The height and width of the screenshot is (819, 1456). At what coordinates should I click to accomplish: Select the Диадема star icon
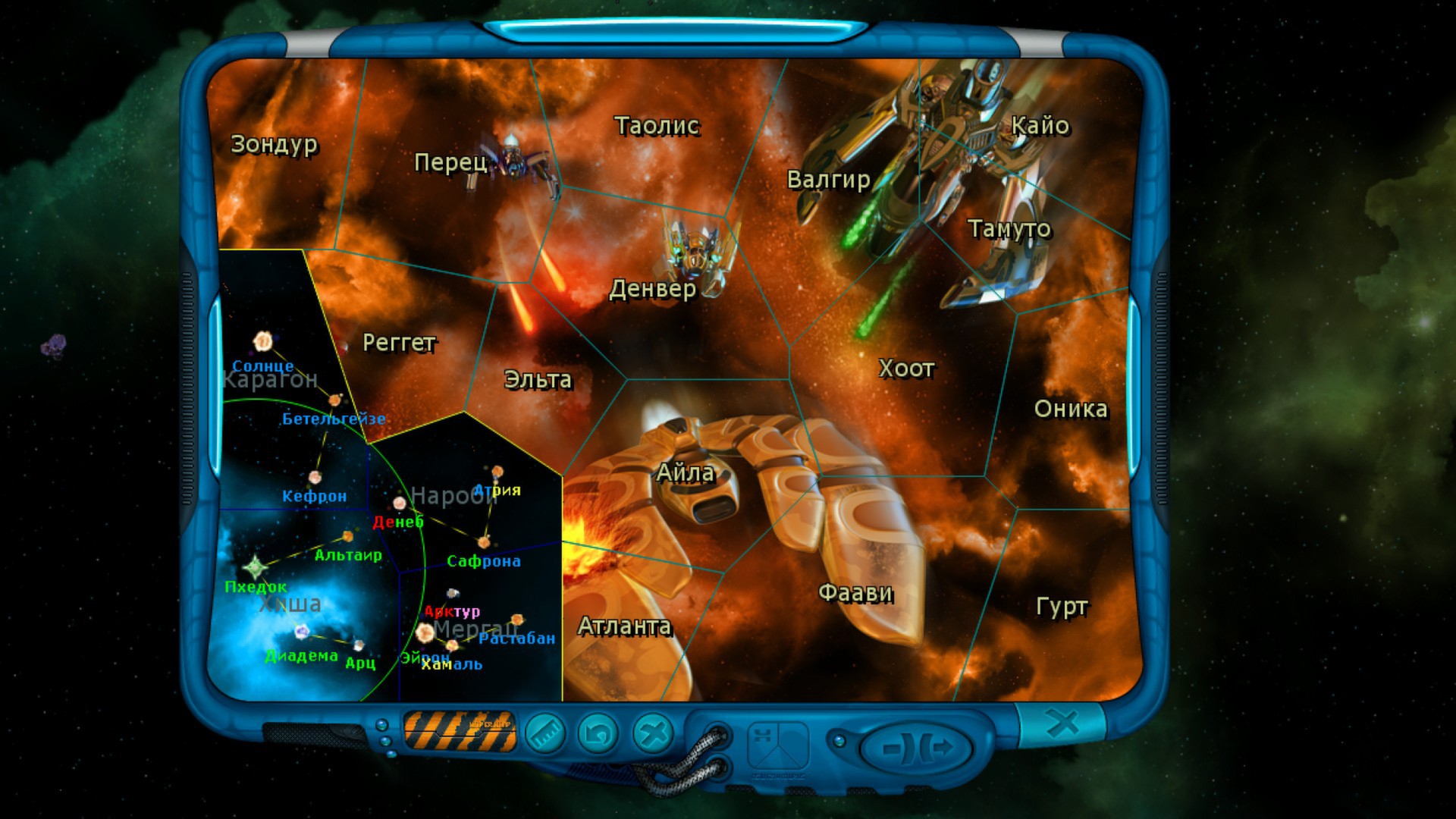click(x=301, y=633)
